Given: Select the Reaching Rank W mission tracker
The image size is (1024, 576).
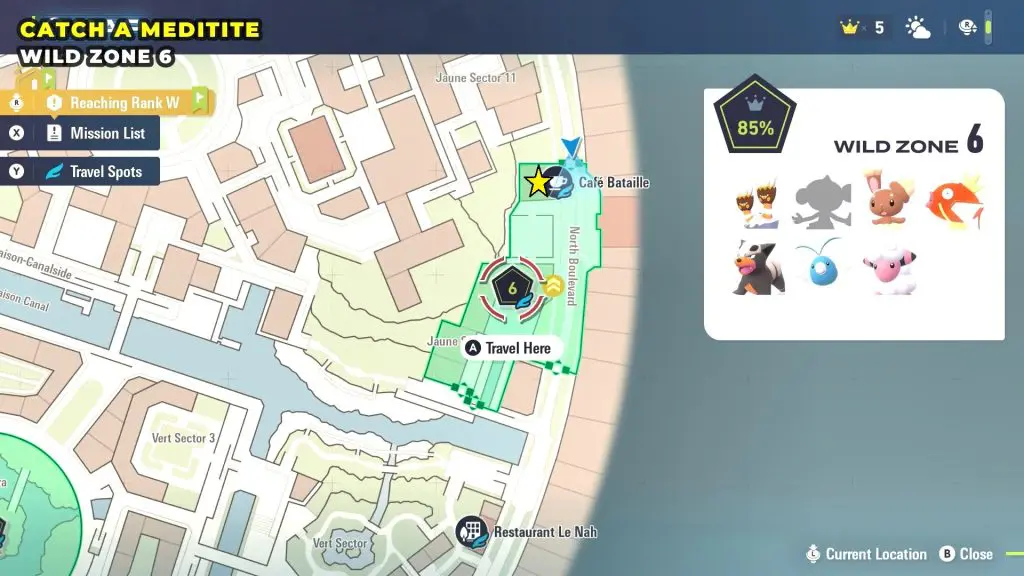Looking at the screenshot, I should pos(111,102).
